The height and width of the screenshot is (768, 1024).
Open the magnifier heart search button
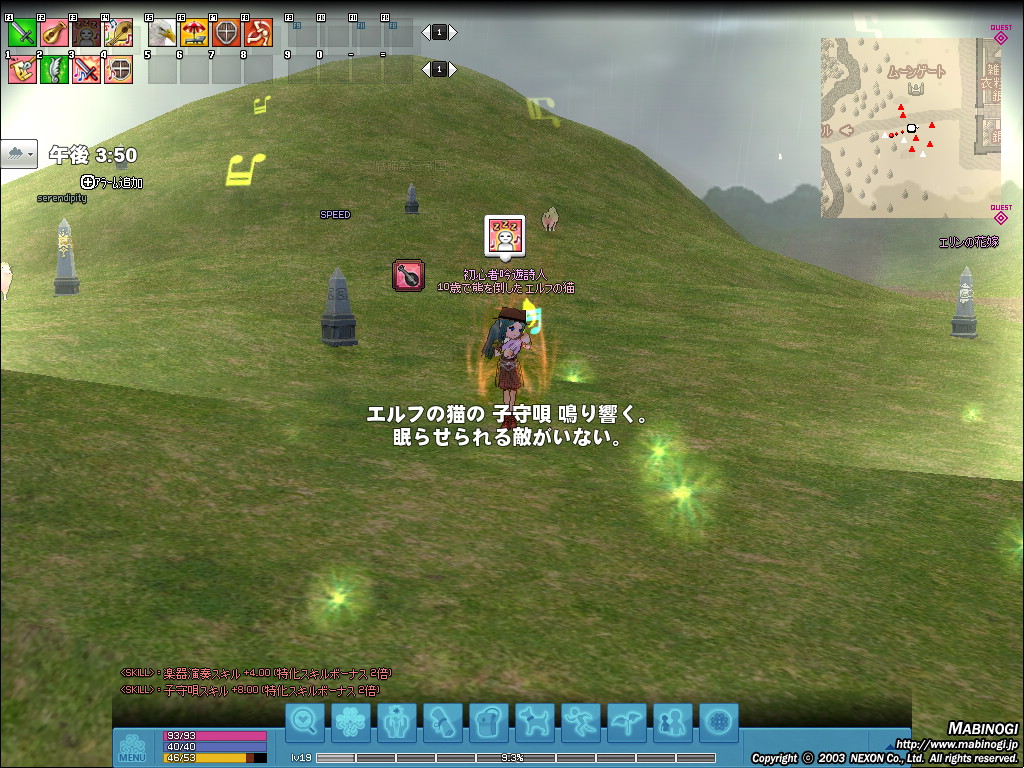point(305,722)
